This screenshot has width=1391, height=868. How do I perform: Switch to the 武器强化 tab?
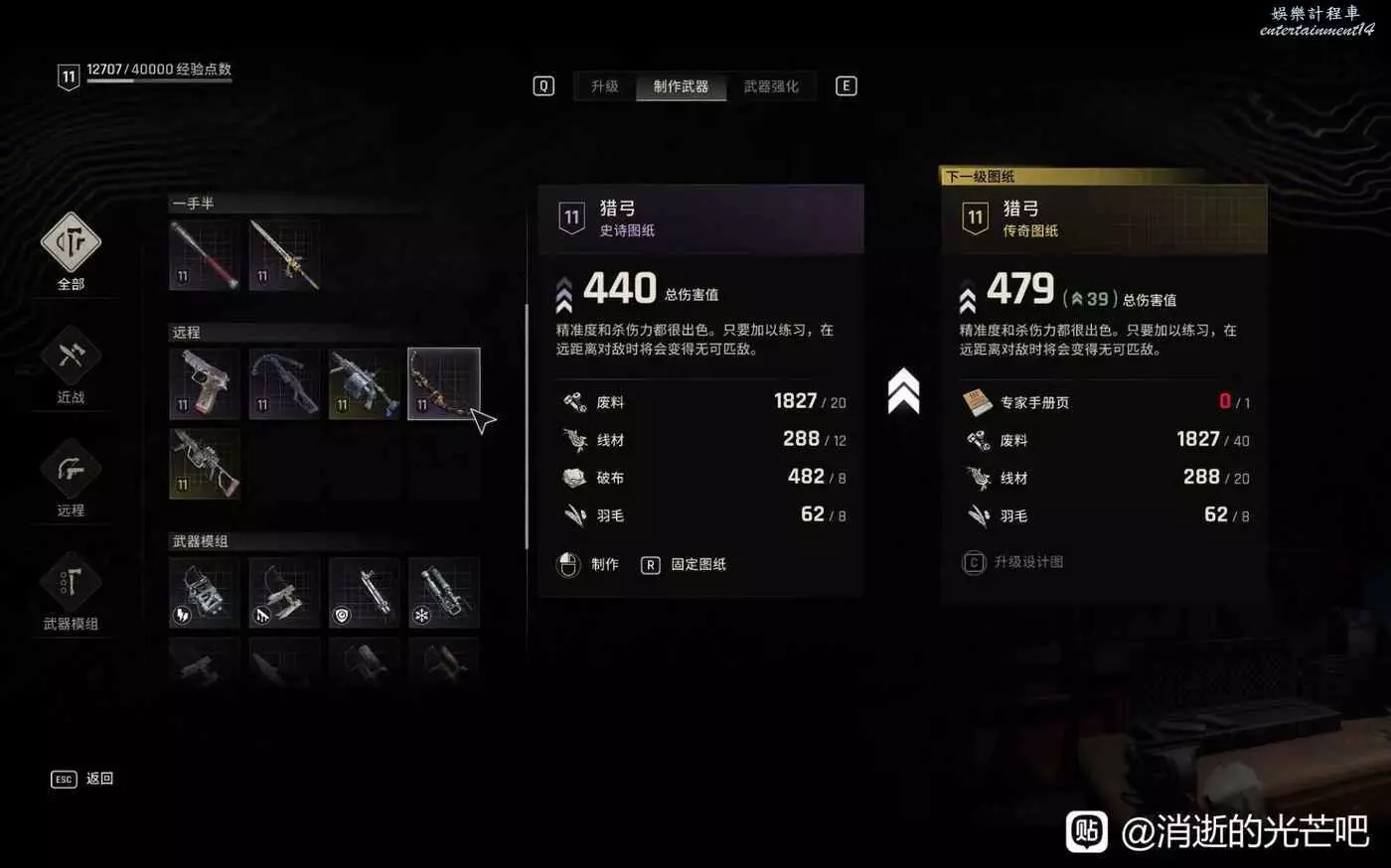click(771, 86)
